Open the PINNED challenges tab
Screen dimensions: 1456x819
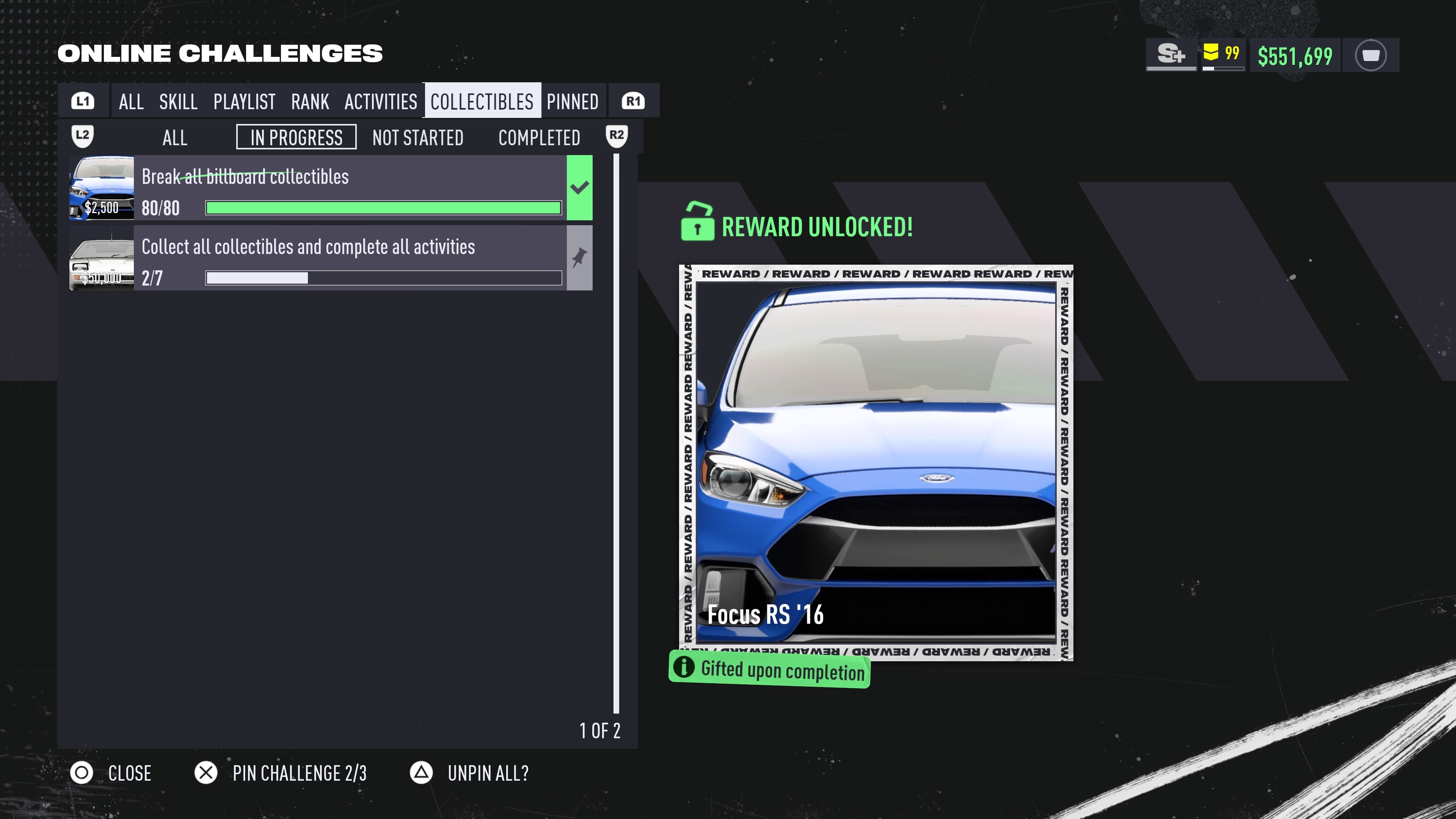pos(572,102)
